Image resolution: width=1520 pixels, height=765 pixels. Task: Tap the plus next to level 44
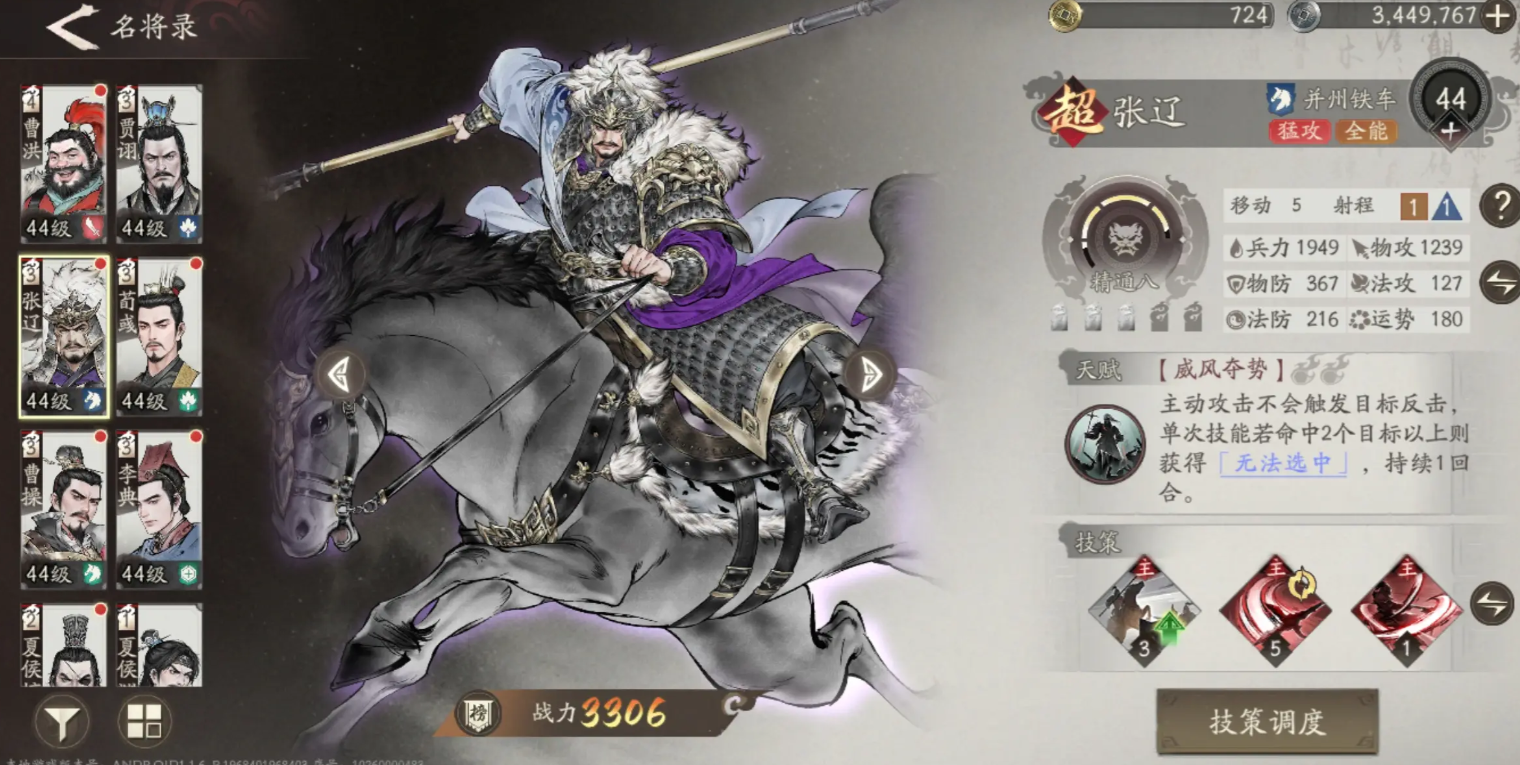[x=1452, y=130]
